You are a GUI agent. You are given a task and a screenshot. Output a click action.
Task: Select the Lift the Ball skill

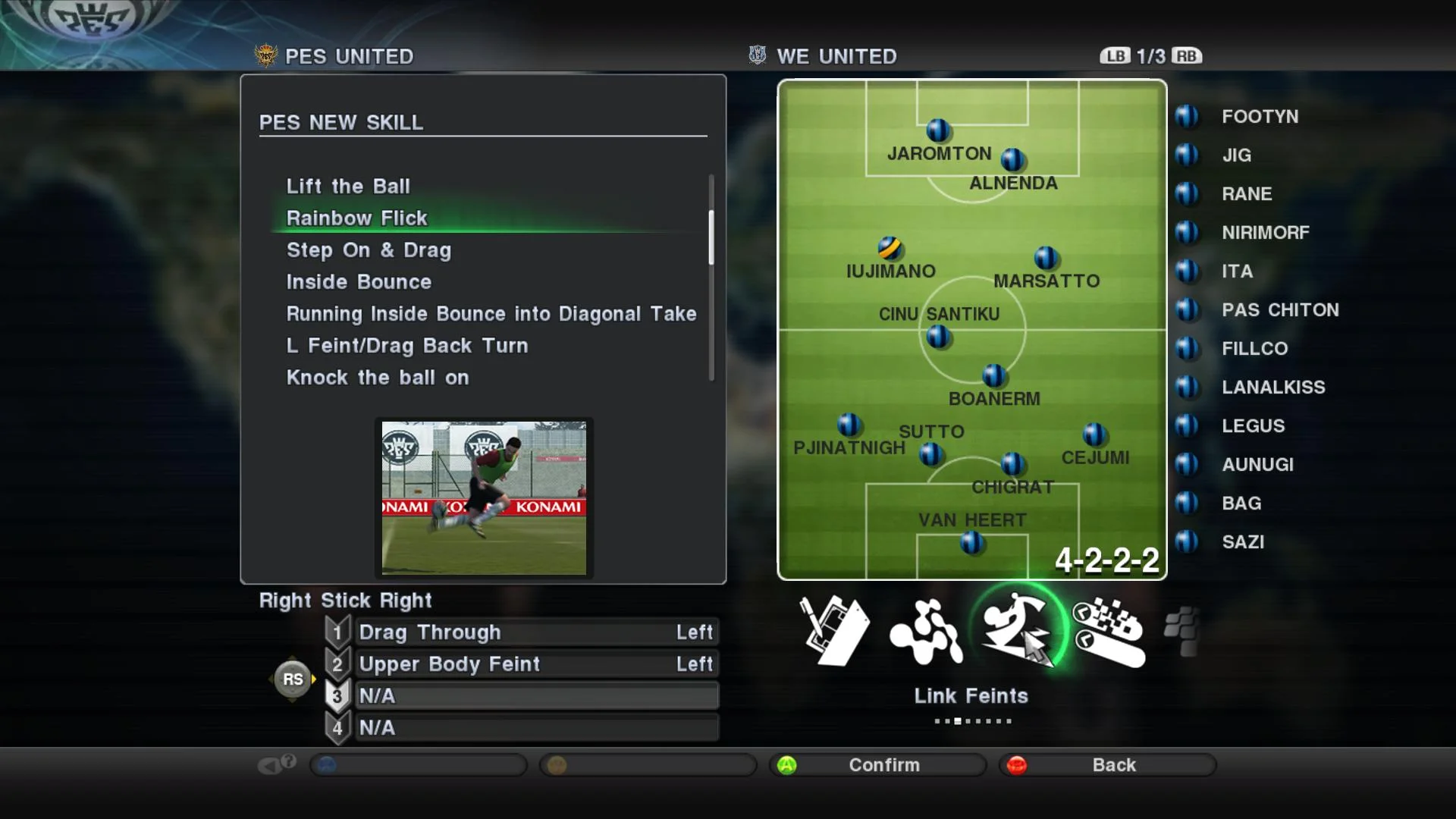pos(349,186)
